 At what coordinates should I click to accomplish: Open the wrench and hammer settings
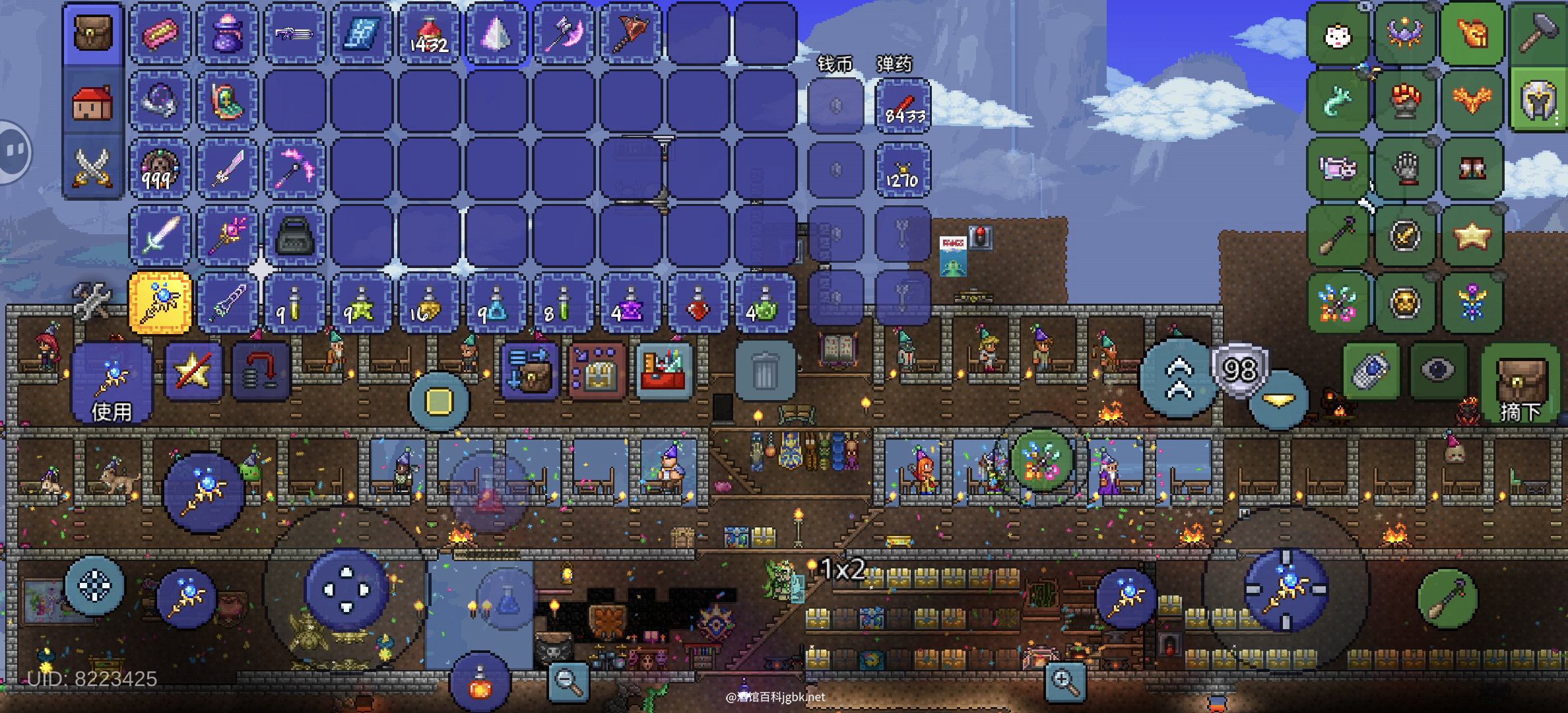(x=92, y=300)
